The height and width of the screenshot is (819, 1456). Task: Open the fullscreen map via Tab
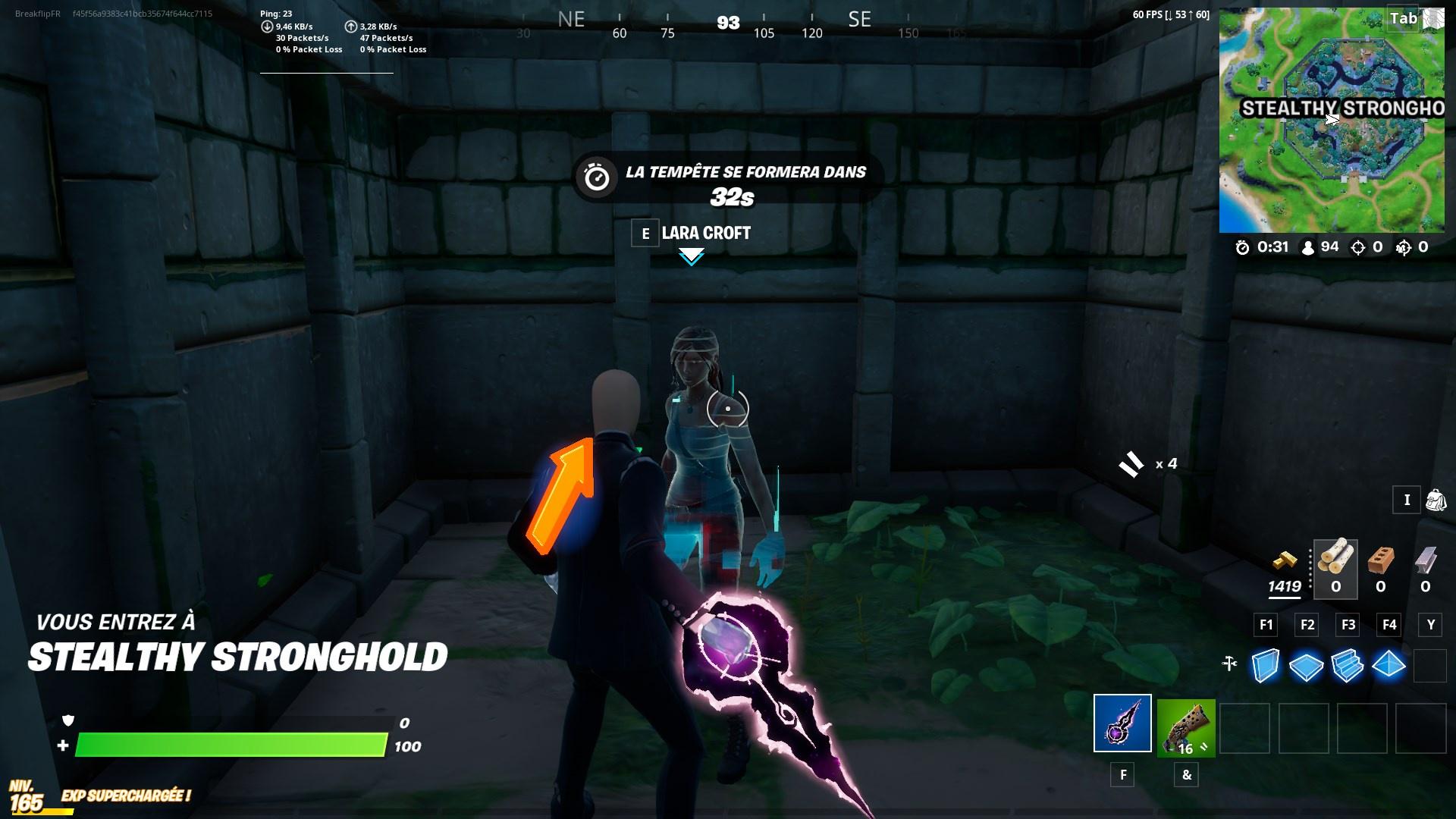[1404, 18]
